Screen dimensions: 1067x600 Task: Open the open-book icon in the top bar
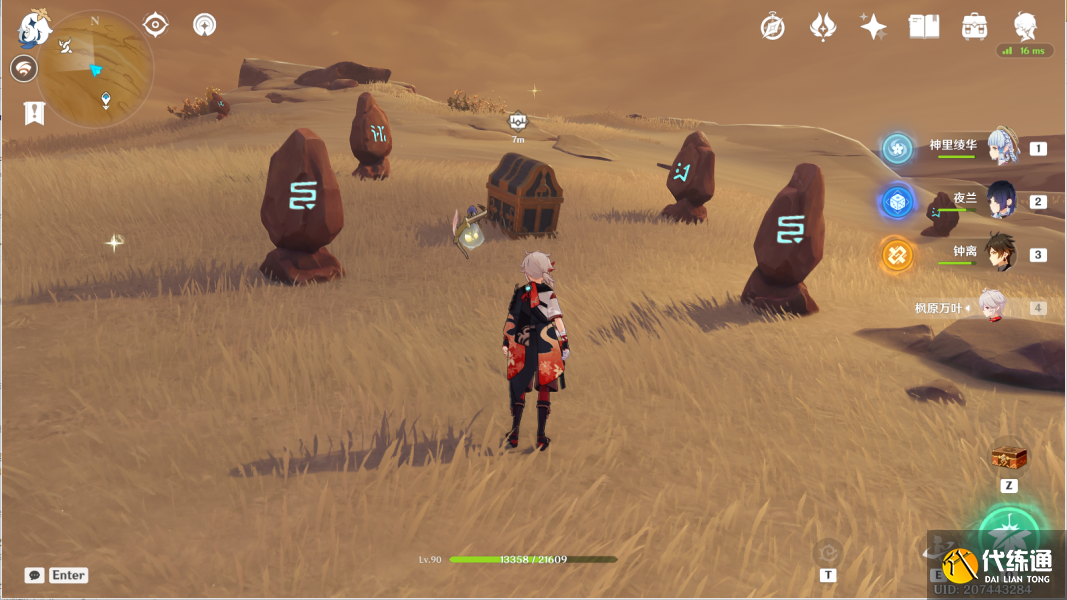tap(924, 27)
